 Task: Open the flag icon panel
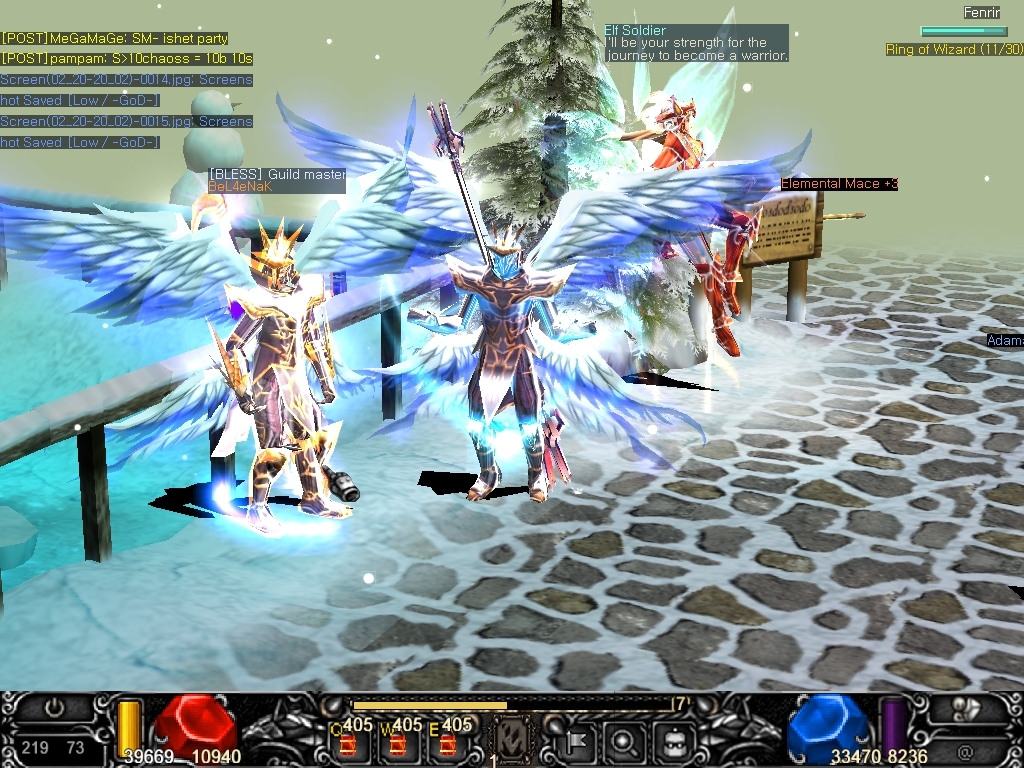pos(579,743)
